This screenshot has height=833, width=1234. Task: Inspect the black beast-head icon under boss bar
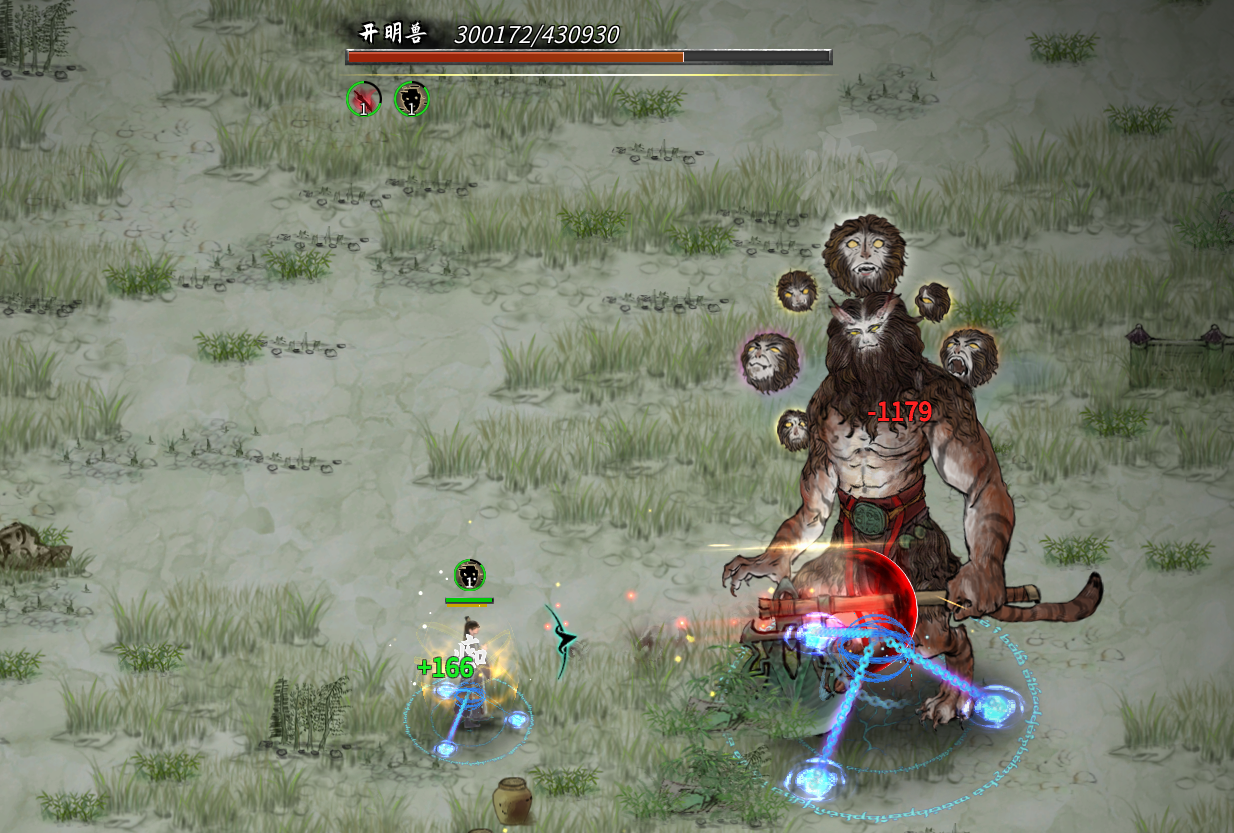point(411,99)
